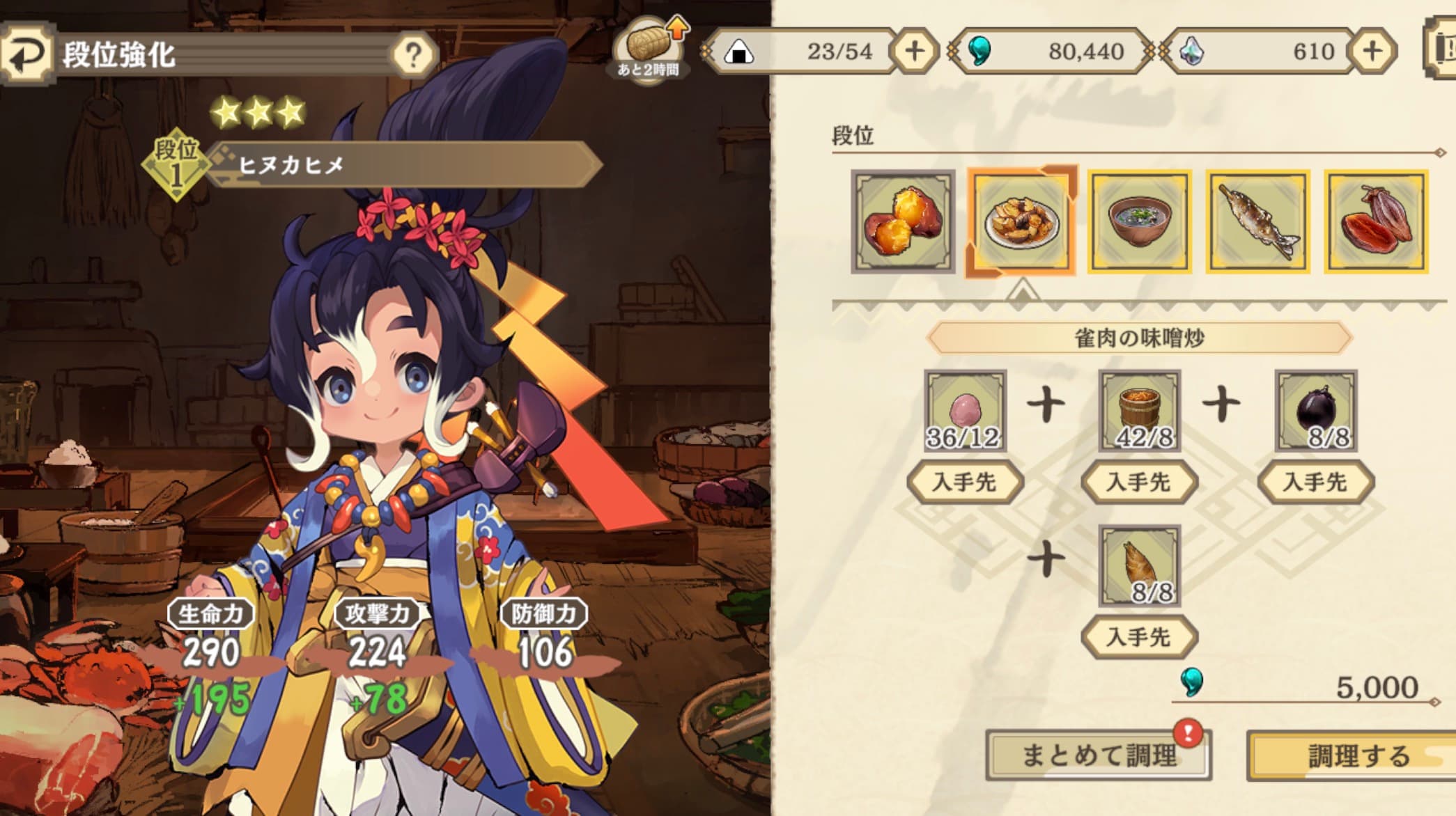Image resolution: width=1456 pixels, height=816 pixels.
Task: Tap the pink meat ingredient slot
Action: 965,411
